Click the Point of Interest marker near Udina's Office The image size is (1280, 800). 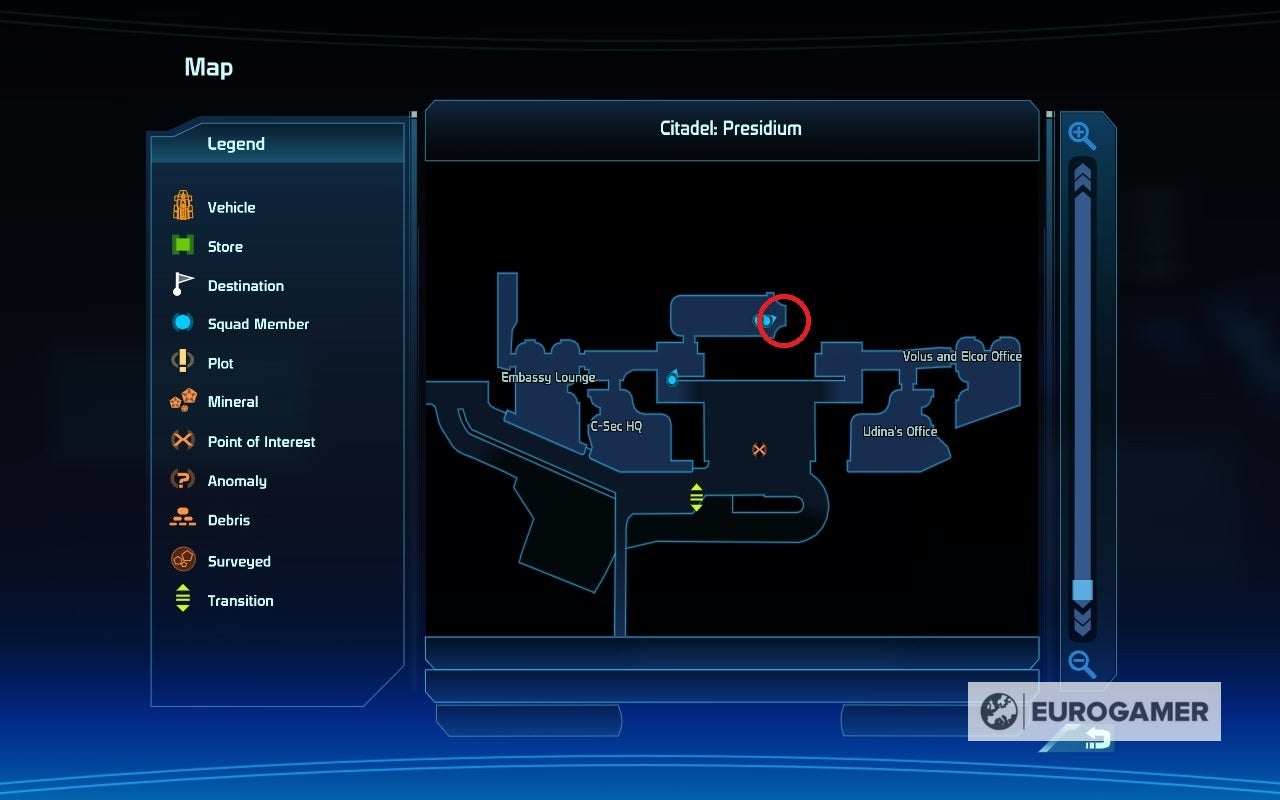point(758,450)
